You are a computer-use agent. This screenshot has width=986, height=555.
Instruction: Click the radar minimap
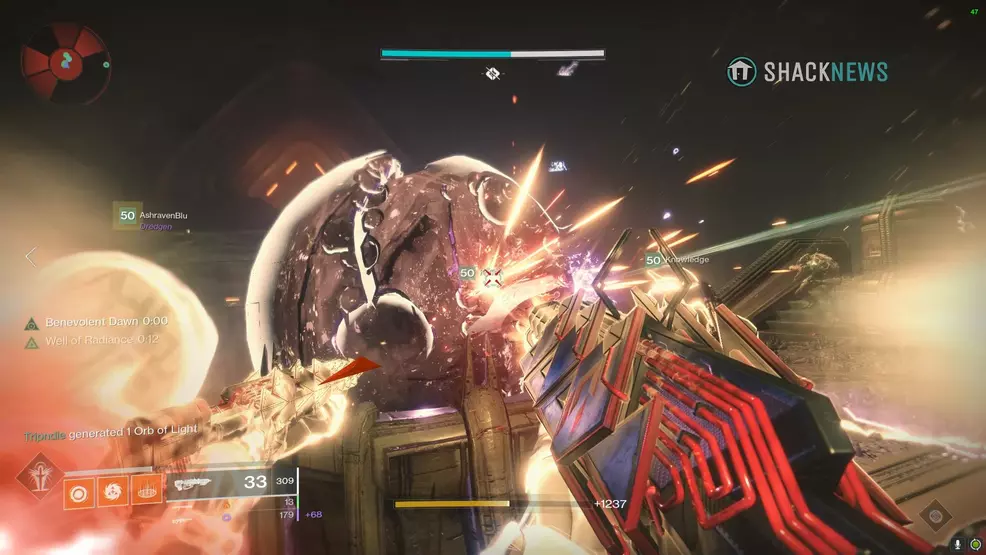64,63
